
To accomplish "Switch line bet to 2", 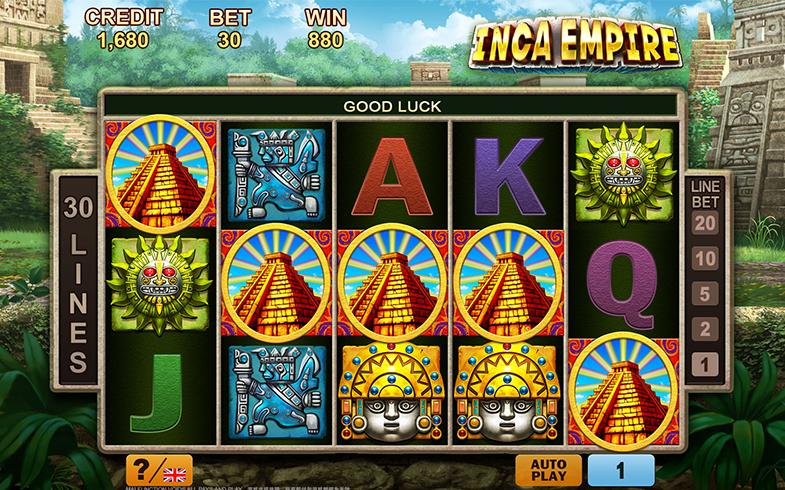I will pyautogui.click(x=706, y=330).
